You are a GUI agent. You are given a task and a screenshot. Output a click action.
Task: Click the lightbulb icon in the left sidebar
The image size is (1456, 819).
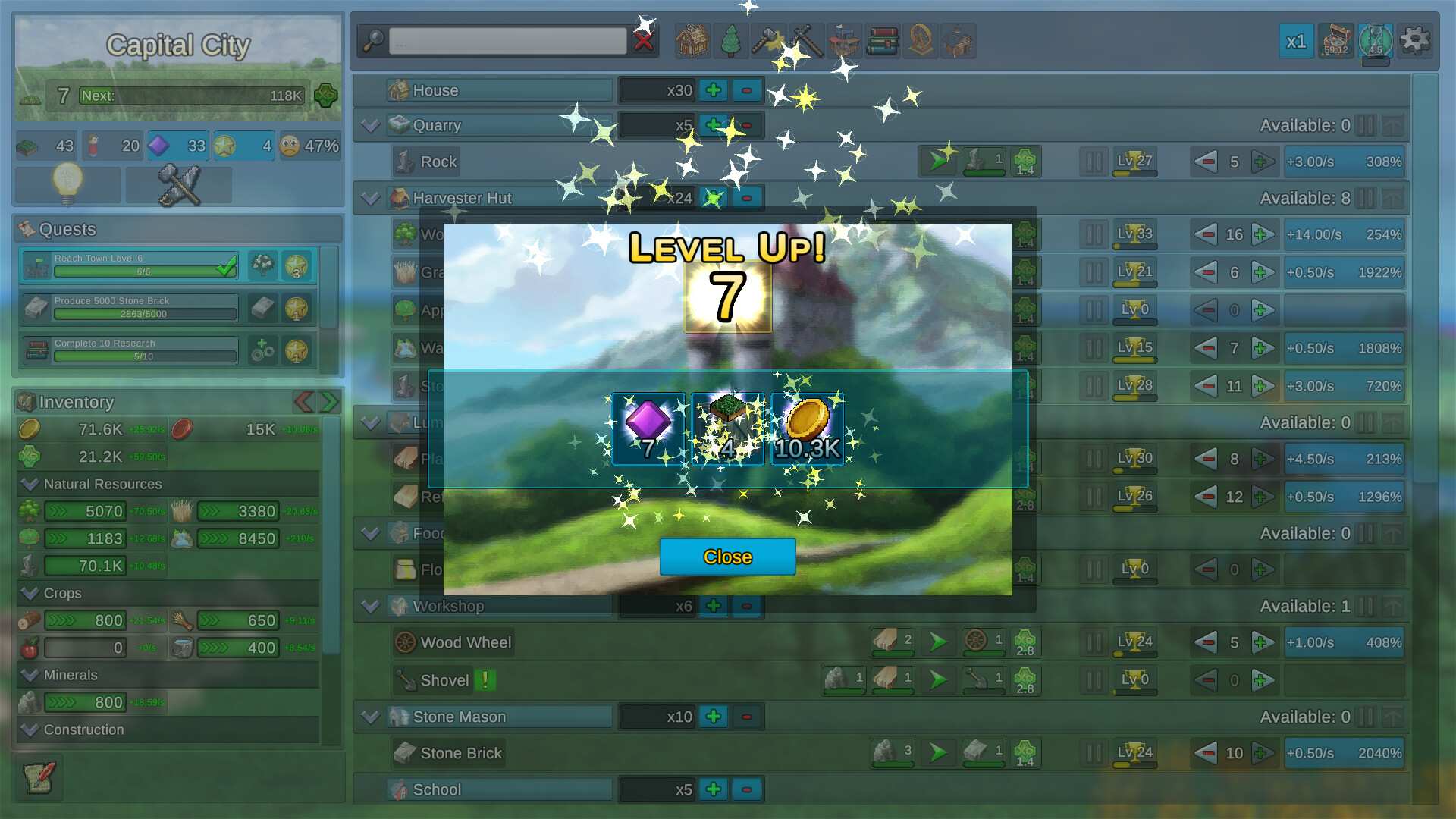pyautogui.click(x=67, y=184)
